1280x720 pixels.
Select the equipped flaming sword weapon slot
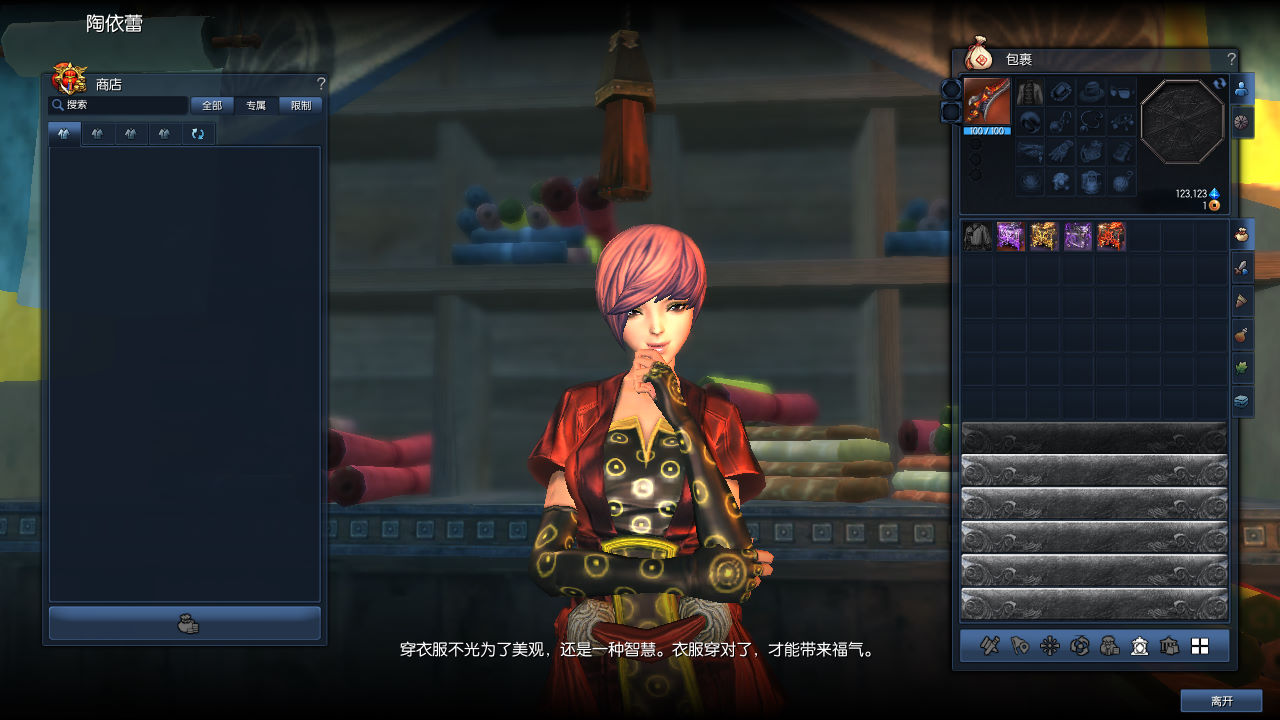pyautogui.click(x=987, y=102)
